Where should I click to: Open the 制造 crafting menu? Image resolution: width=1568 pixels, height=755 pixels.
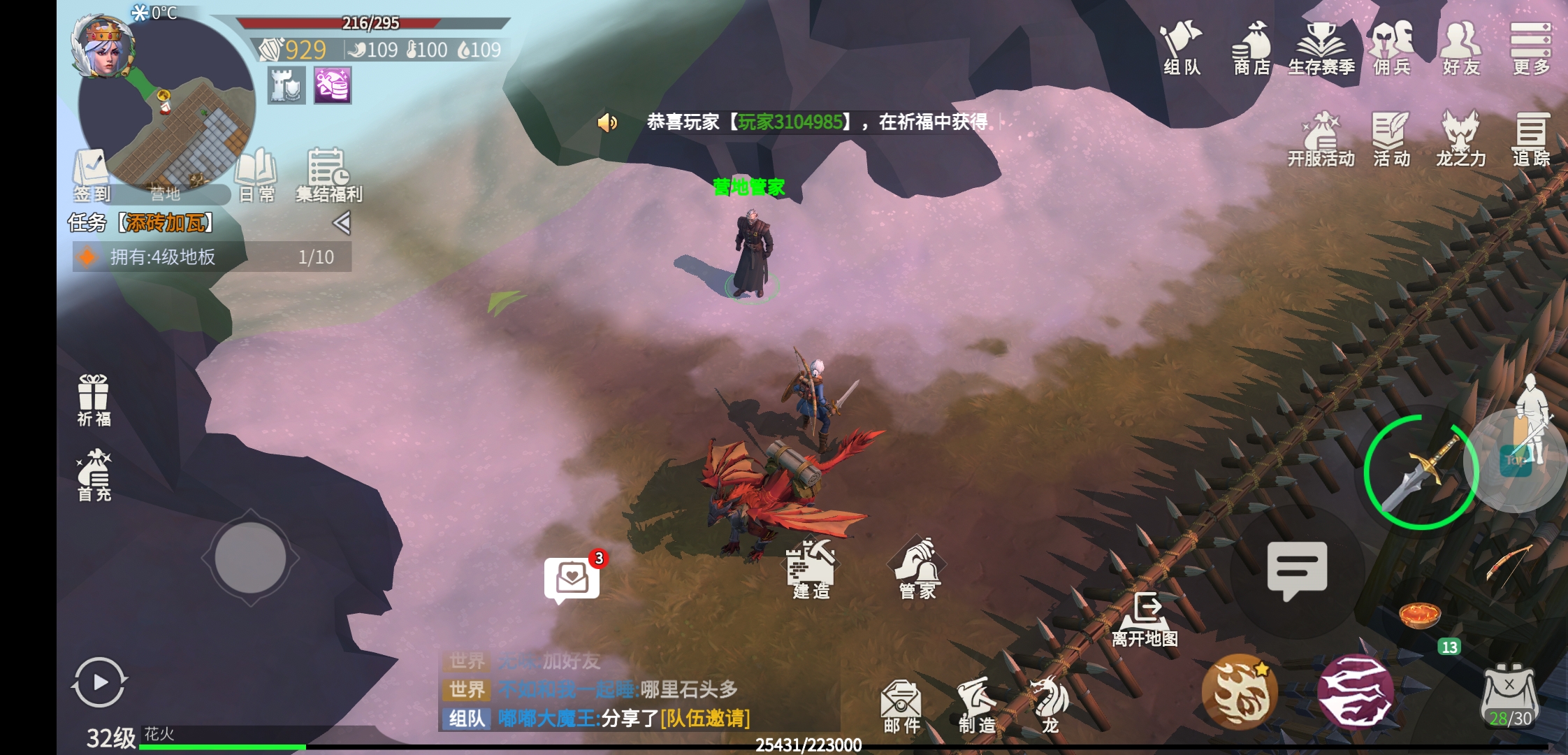[x=978, y=703]
